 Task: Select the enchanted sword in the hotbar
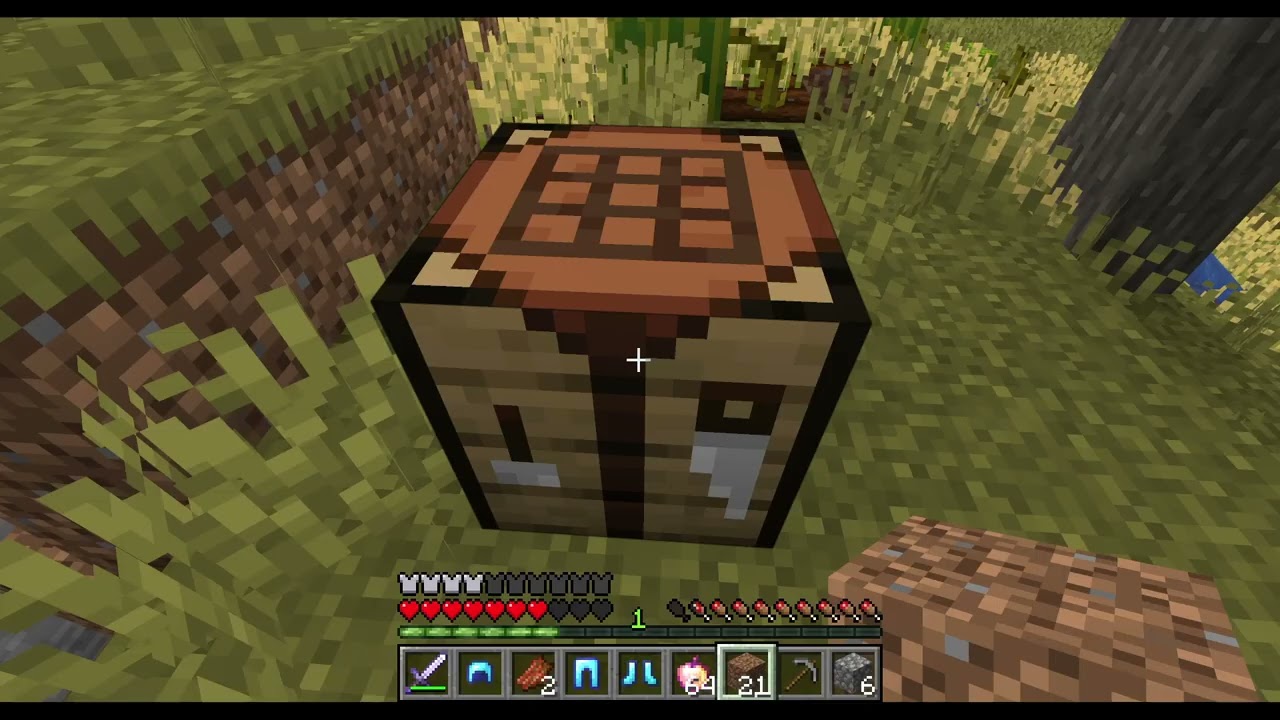[x=427, y=674]
